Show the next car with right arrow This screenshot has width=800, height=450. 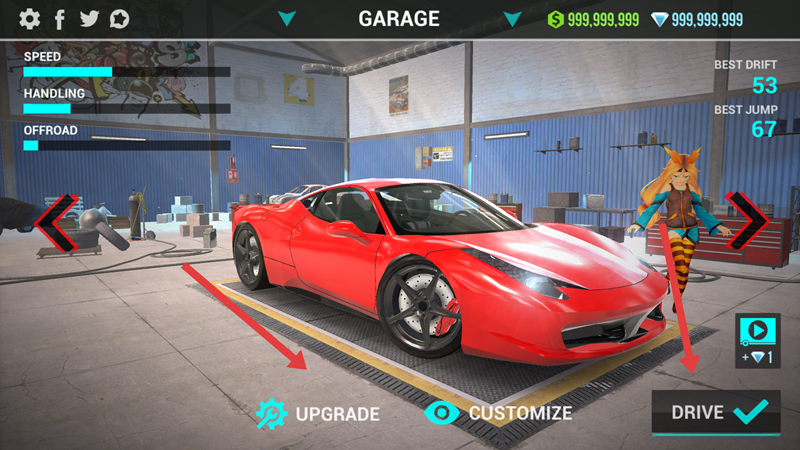click(747, 220)
